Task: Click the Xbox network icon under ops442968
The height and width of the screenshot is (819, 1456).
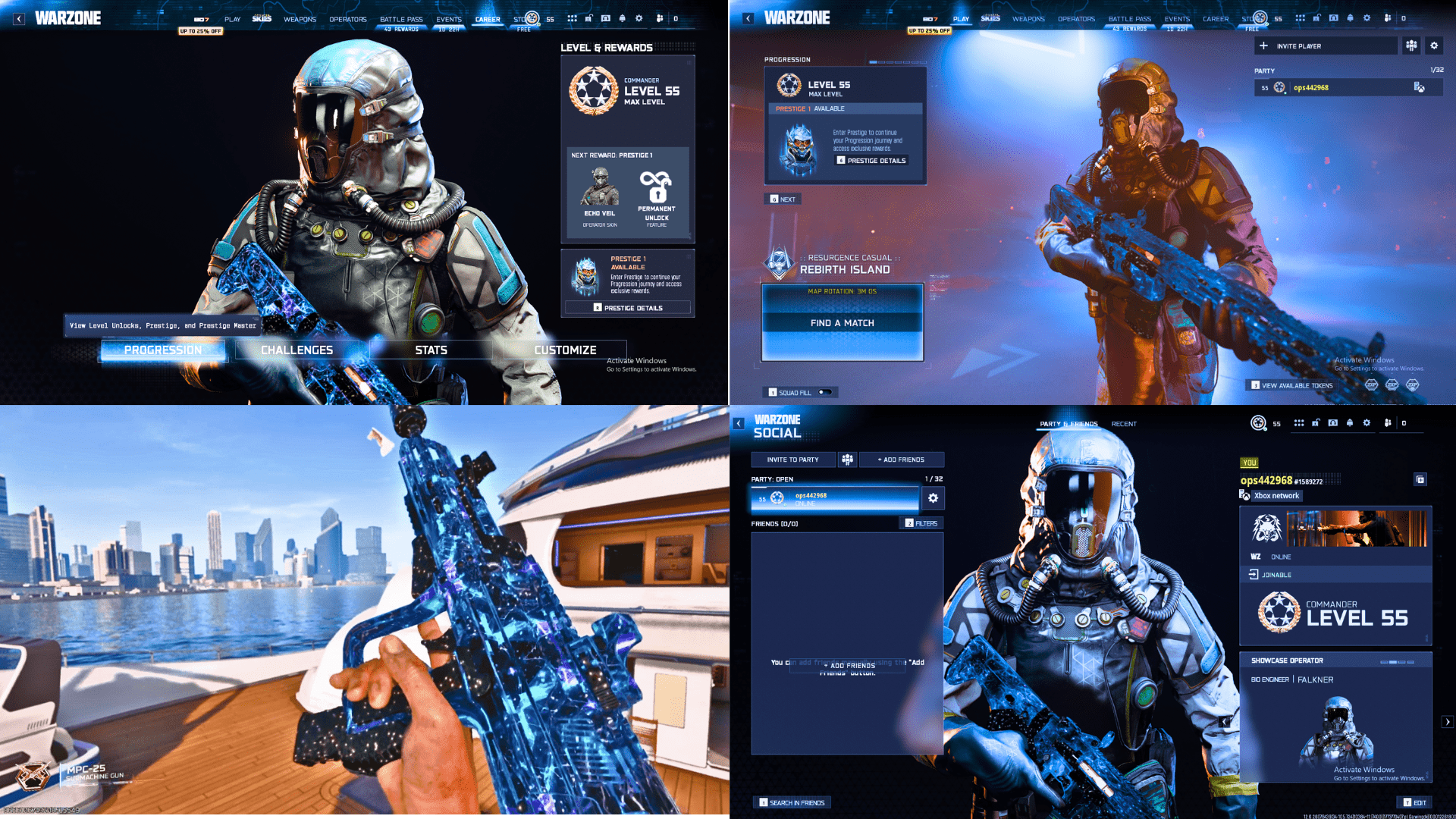Action: 1245,495
